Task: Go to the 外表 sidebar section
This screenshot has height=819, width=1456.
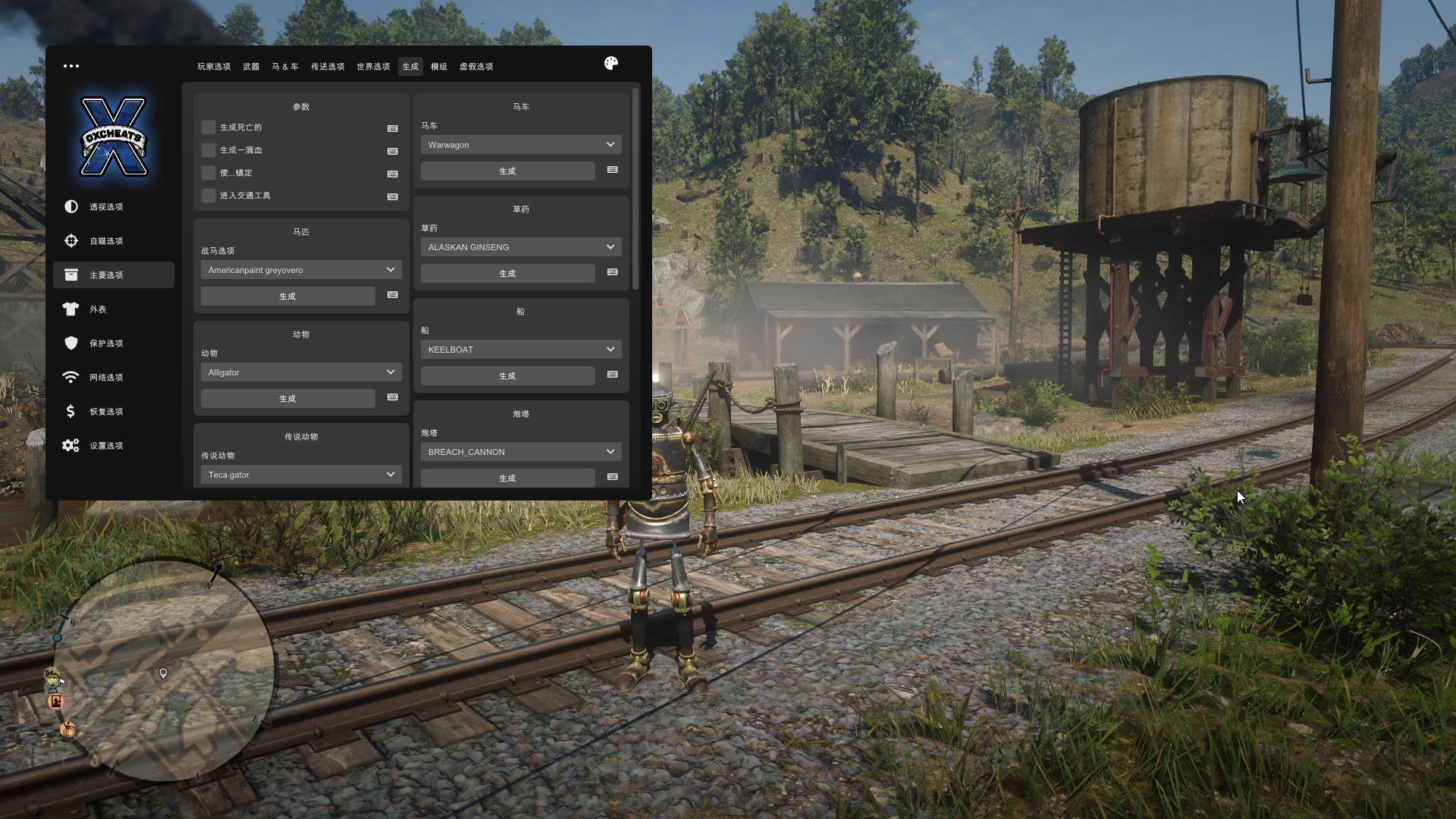Action: 98,309
